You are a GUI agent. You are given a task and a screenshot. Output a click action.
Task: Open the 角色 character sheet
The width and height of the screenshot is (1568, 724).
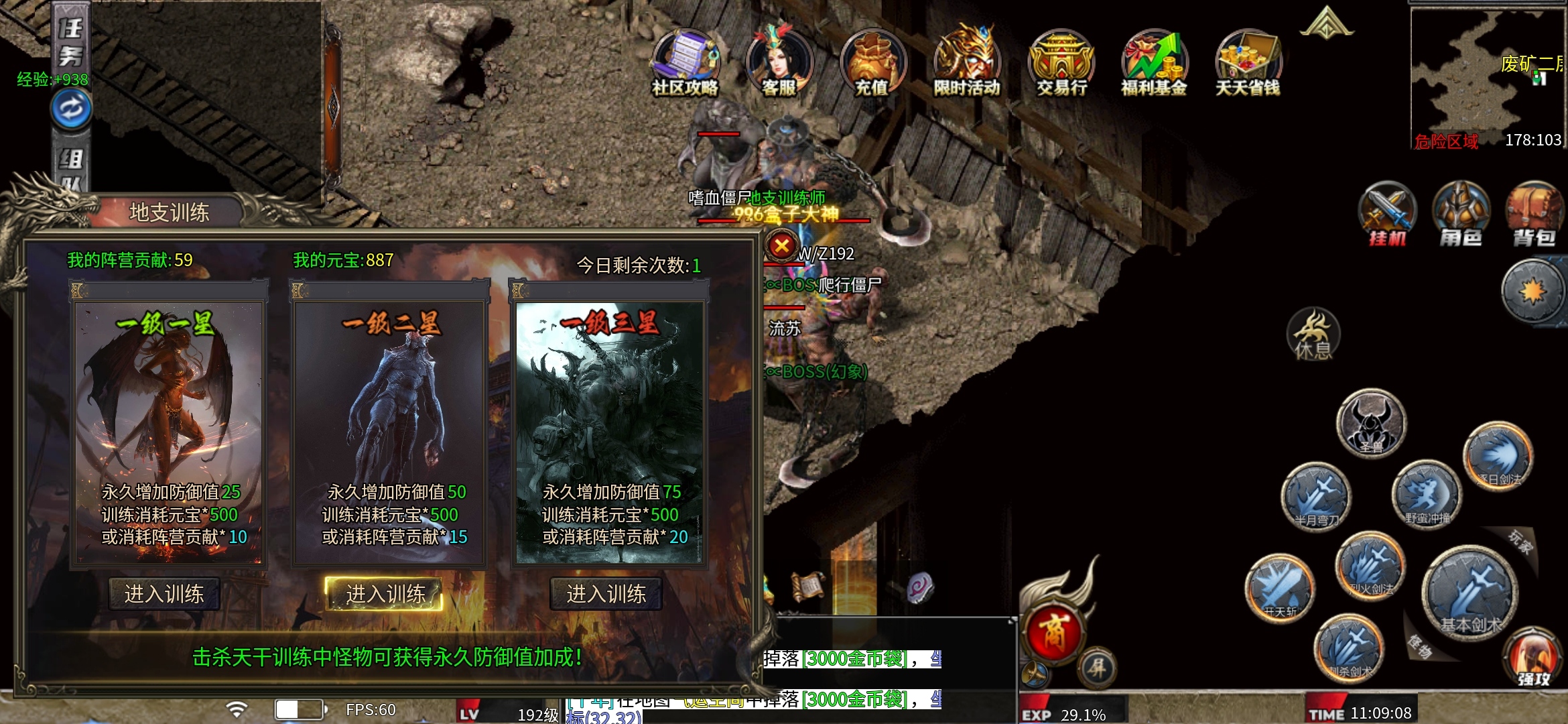tap(1461, 215)
